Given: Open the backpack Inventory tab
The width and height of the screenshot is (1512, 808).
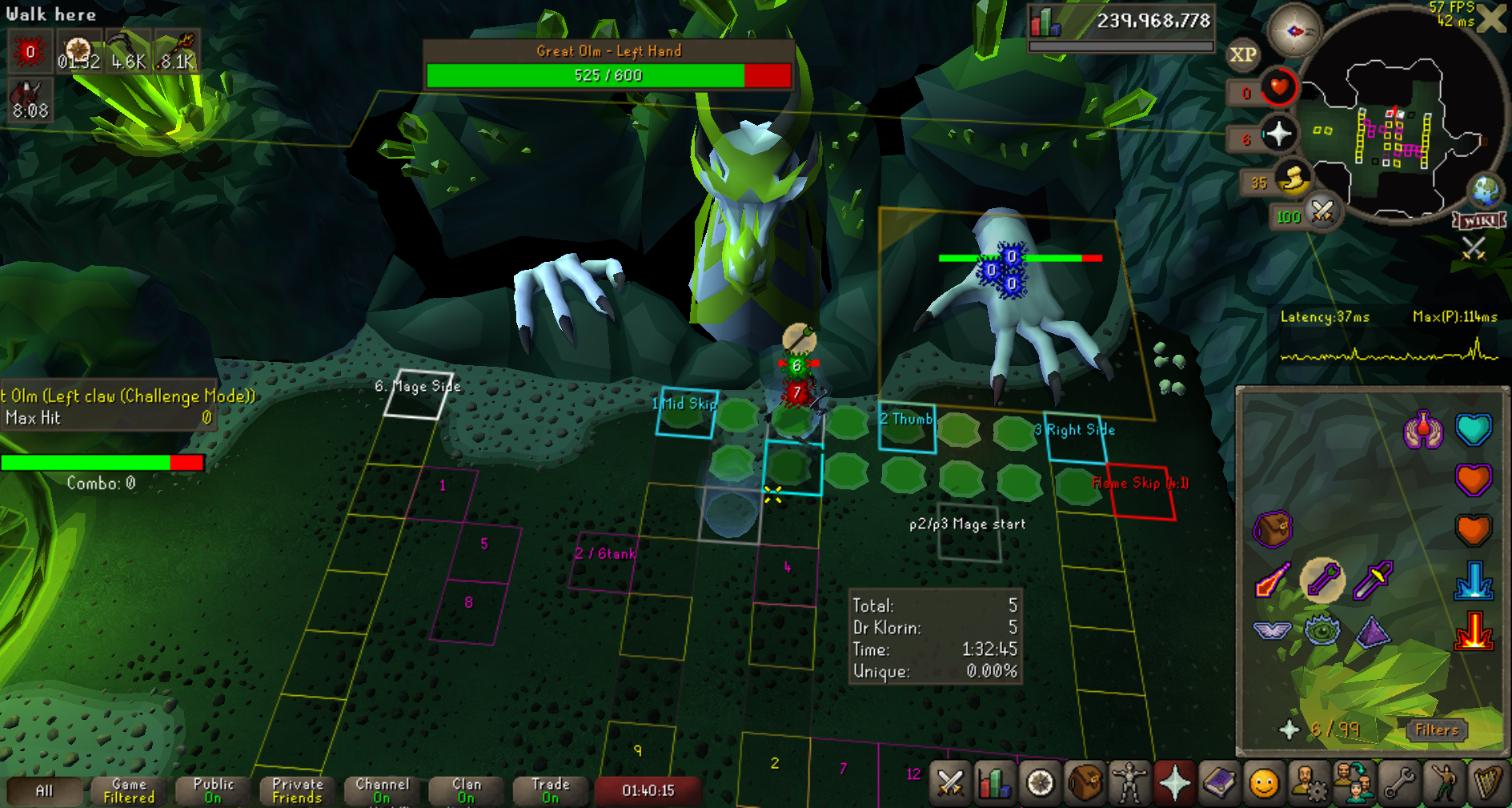Looking at the screenshot, I should (1085, 782).
